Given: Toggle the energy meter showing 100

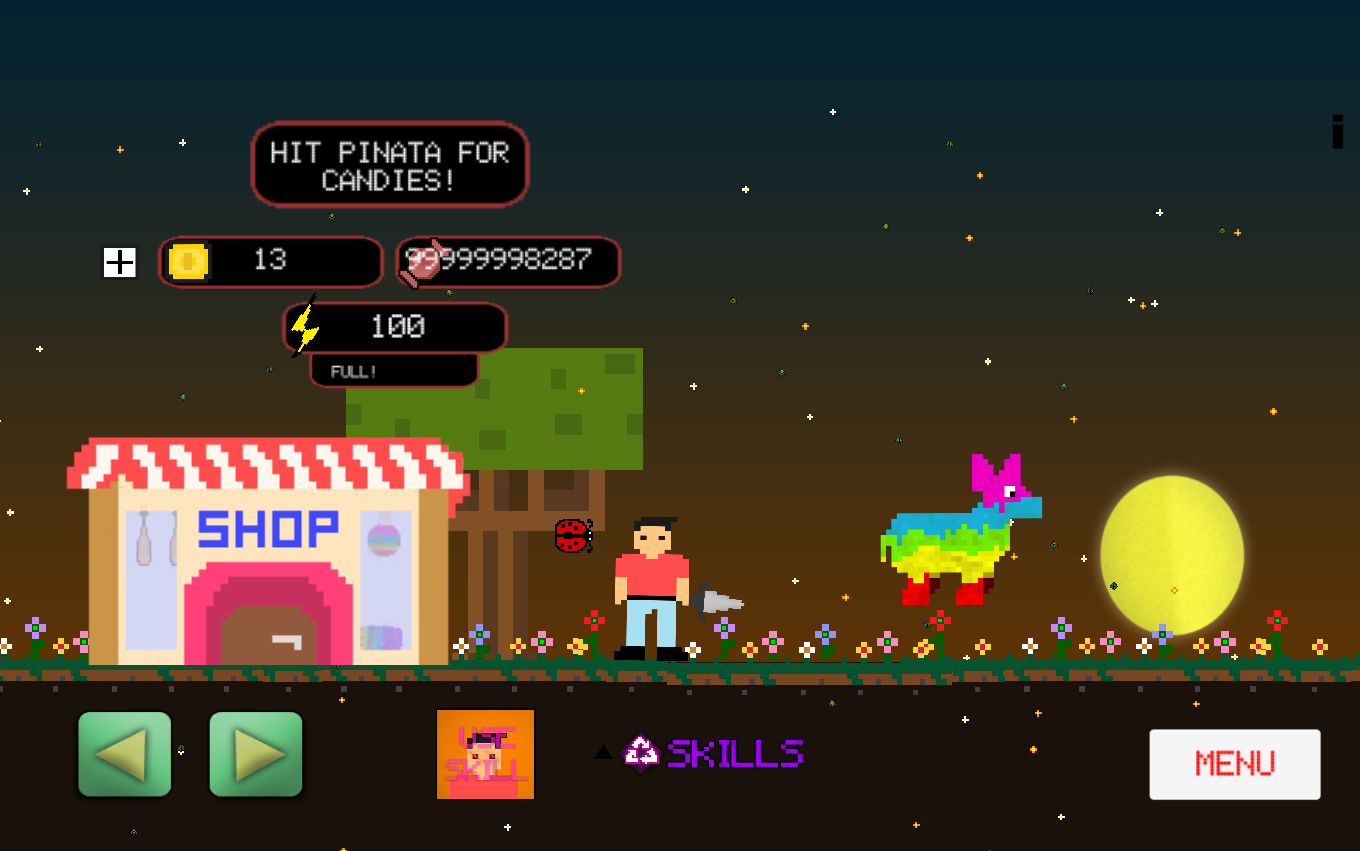Looking at the screenshot, I should (x=393, y=327).
